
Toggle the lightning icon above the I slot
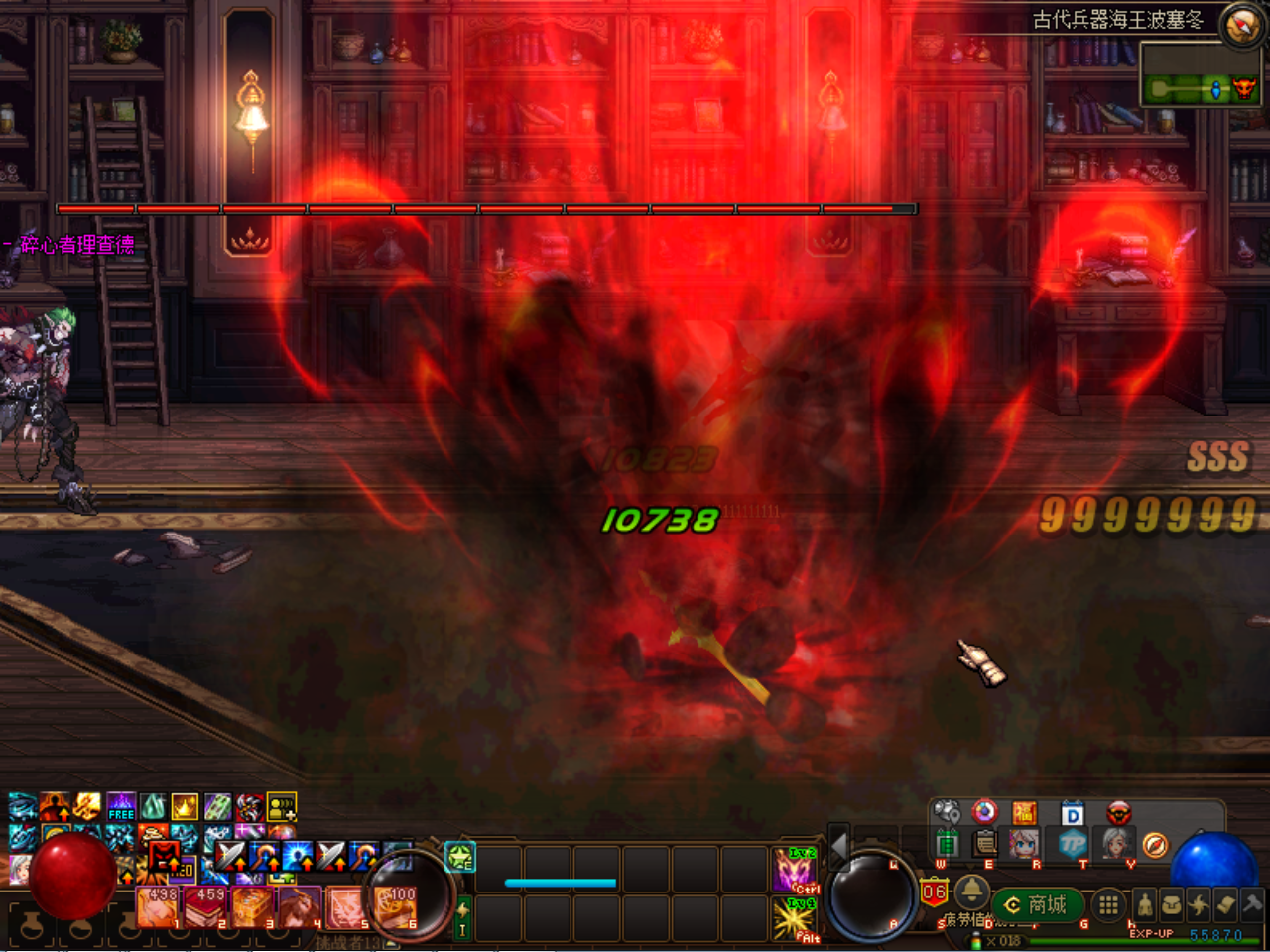pyautogui.click(x=463, y=910)
